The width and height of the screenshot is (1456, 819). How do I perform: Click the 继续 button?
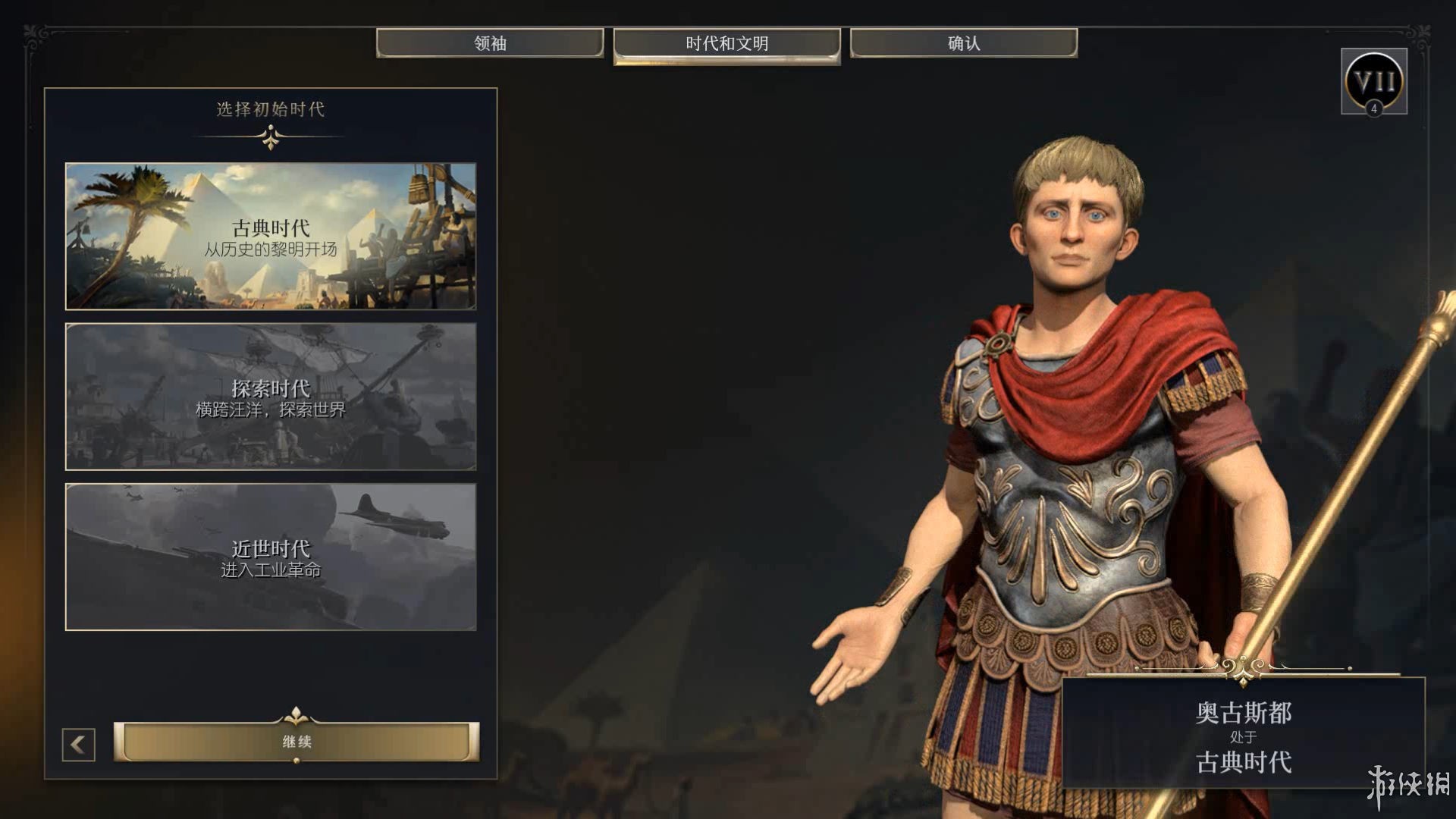tap(297, 741)
